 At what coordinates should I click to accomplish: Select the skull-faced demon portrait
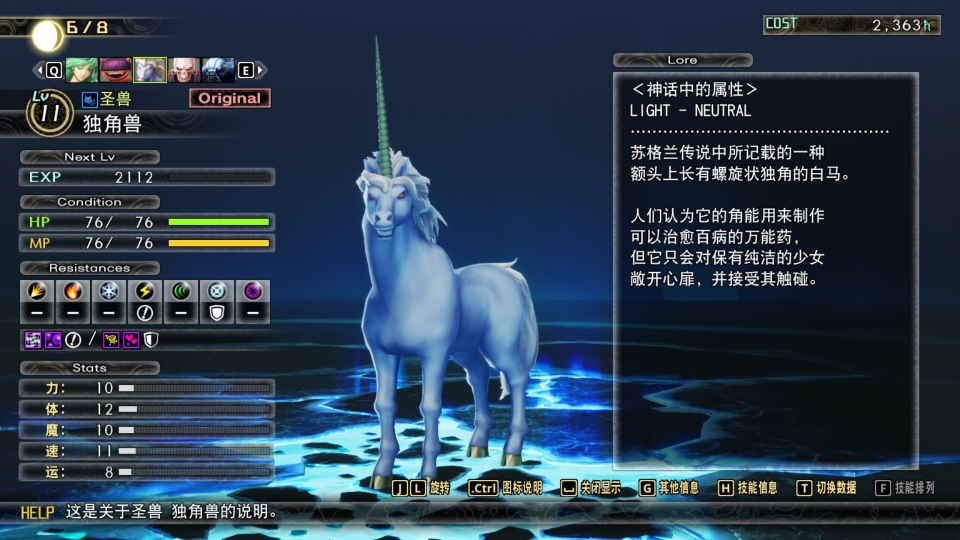pyautogui.click(x=184, y=70)
